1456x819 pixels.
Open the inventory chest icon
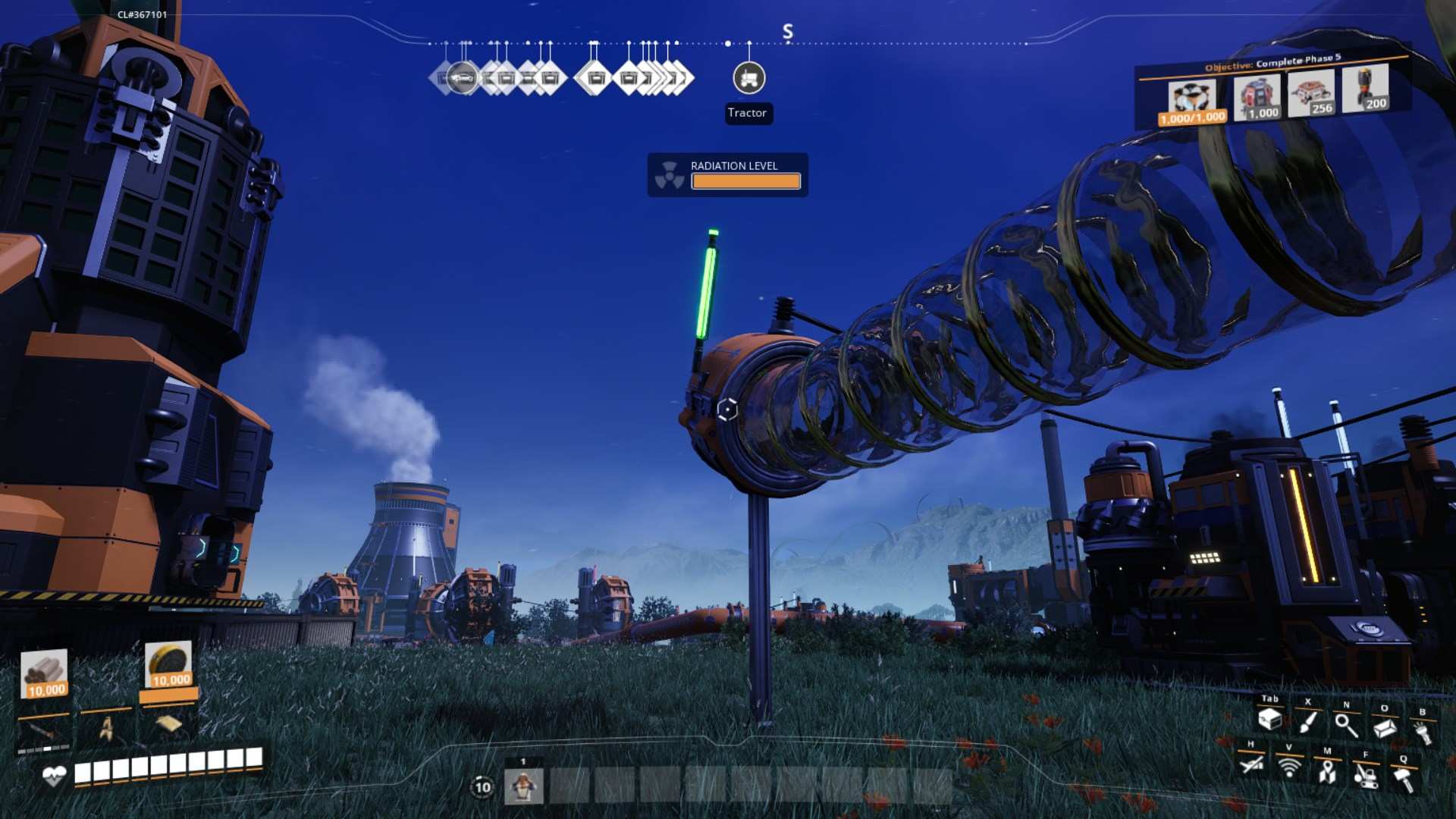tap(1269, 719)
